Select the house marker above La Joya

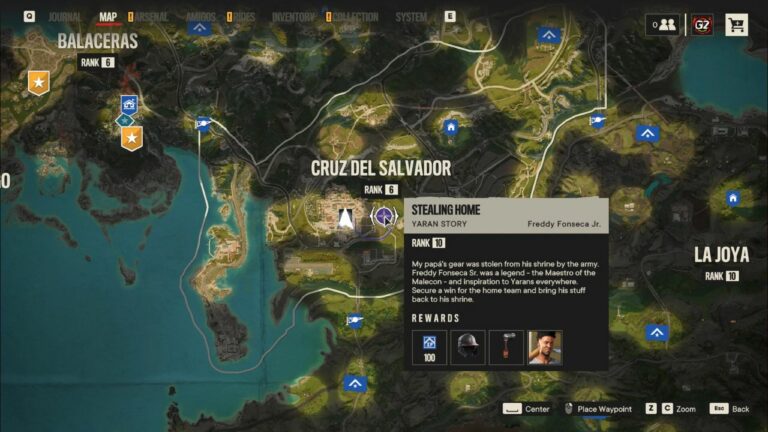733,198
